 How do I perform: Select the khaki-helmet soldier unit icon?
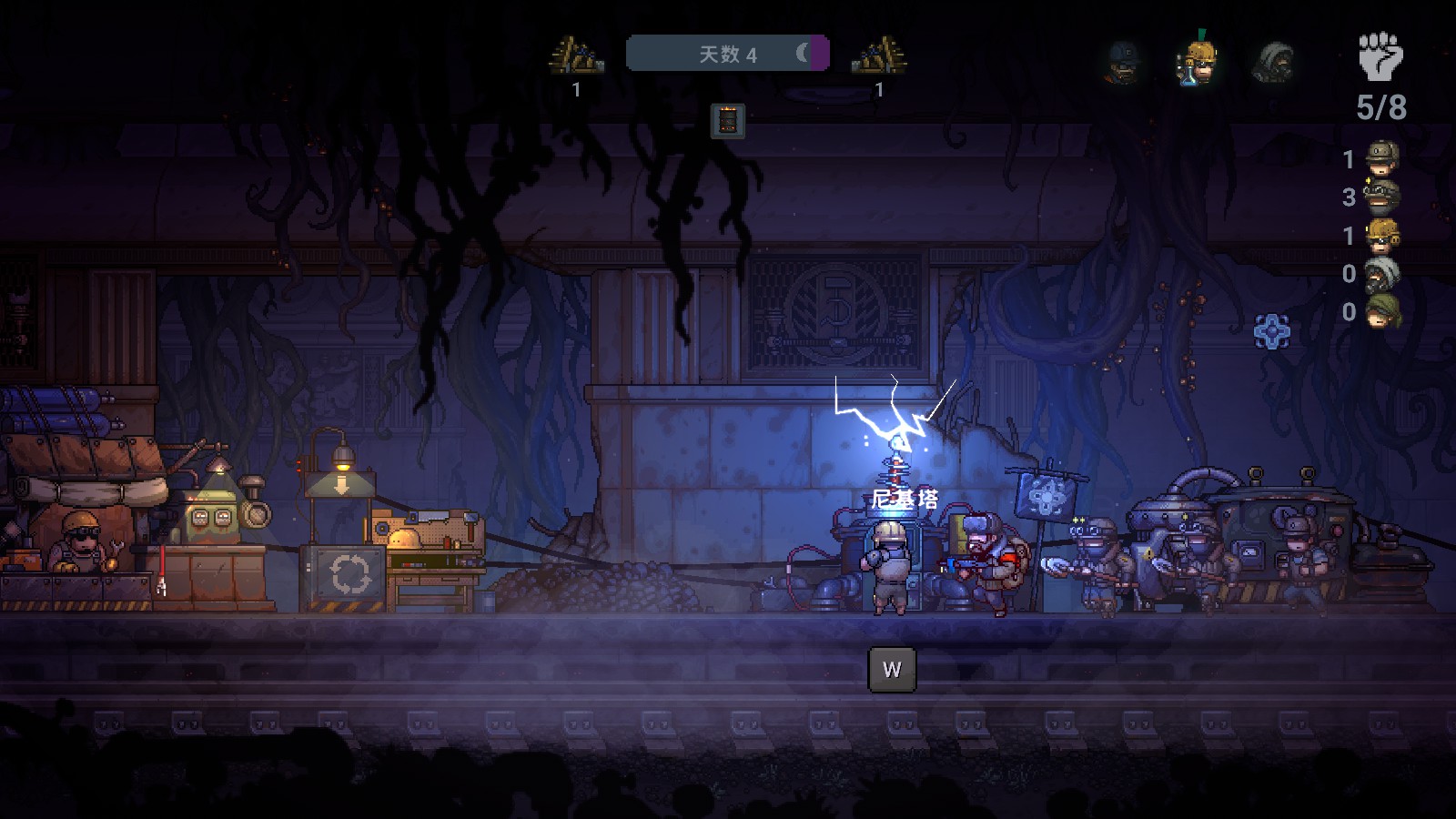[x=1382, y=158]
